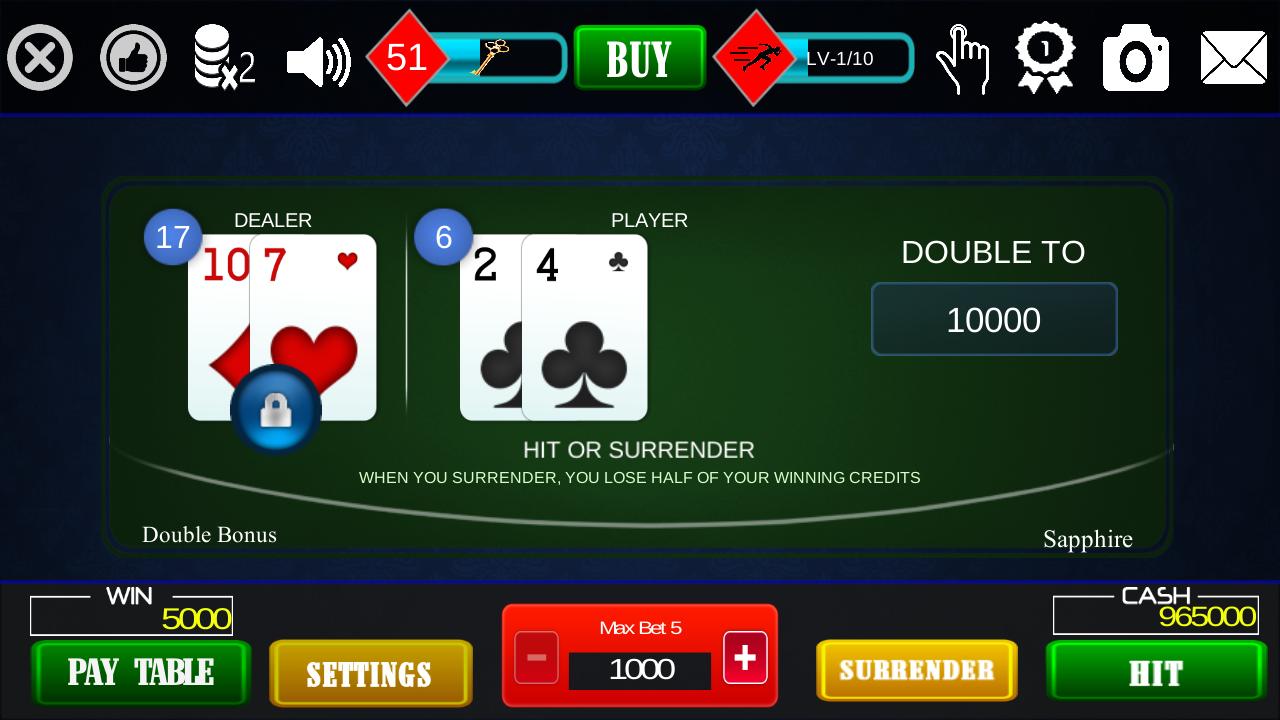Image resolution: width=1280 pixels, height=720 pixels.
Task: Open the PAY TABLE screen
Action: (140, 672)
